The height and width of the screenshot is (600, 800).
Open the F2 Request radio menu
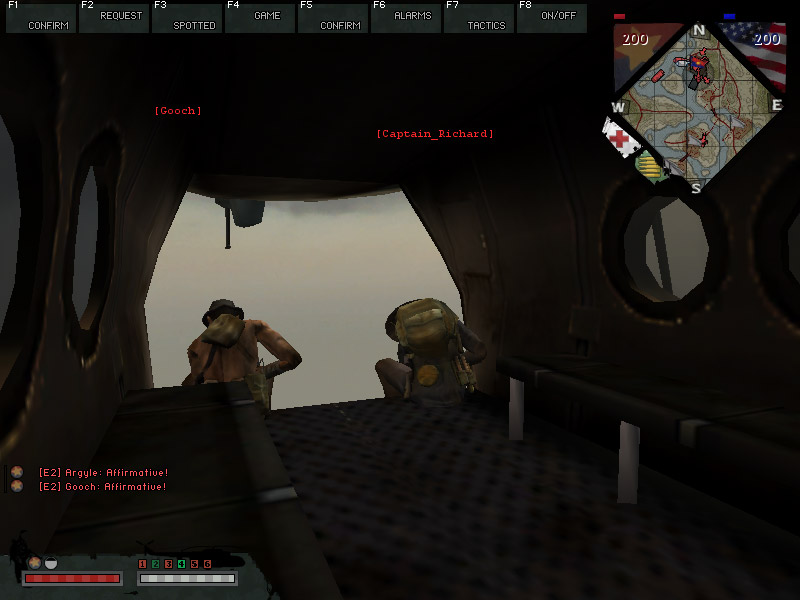[x=114, y=18]
